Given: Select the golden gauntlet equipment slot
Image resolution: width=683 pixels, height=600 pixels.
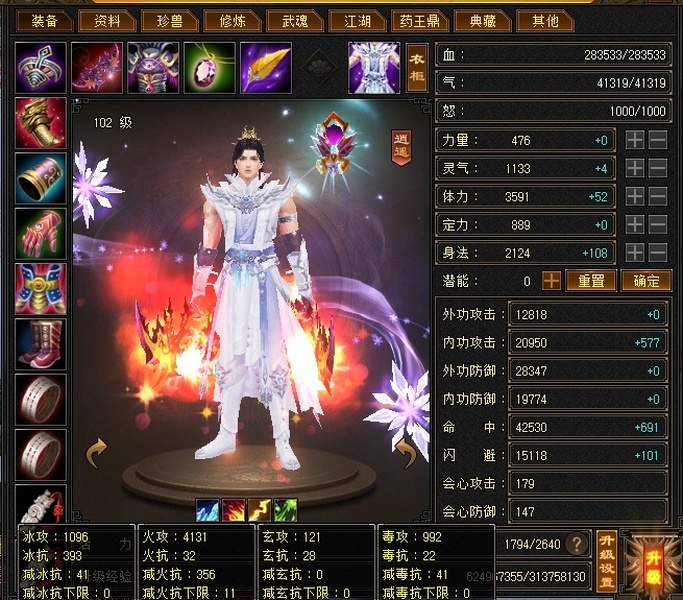Looking at the screenshot, I should click(x=41, y=124).
